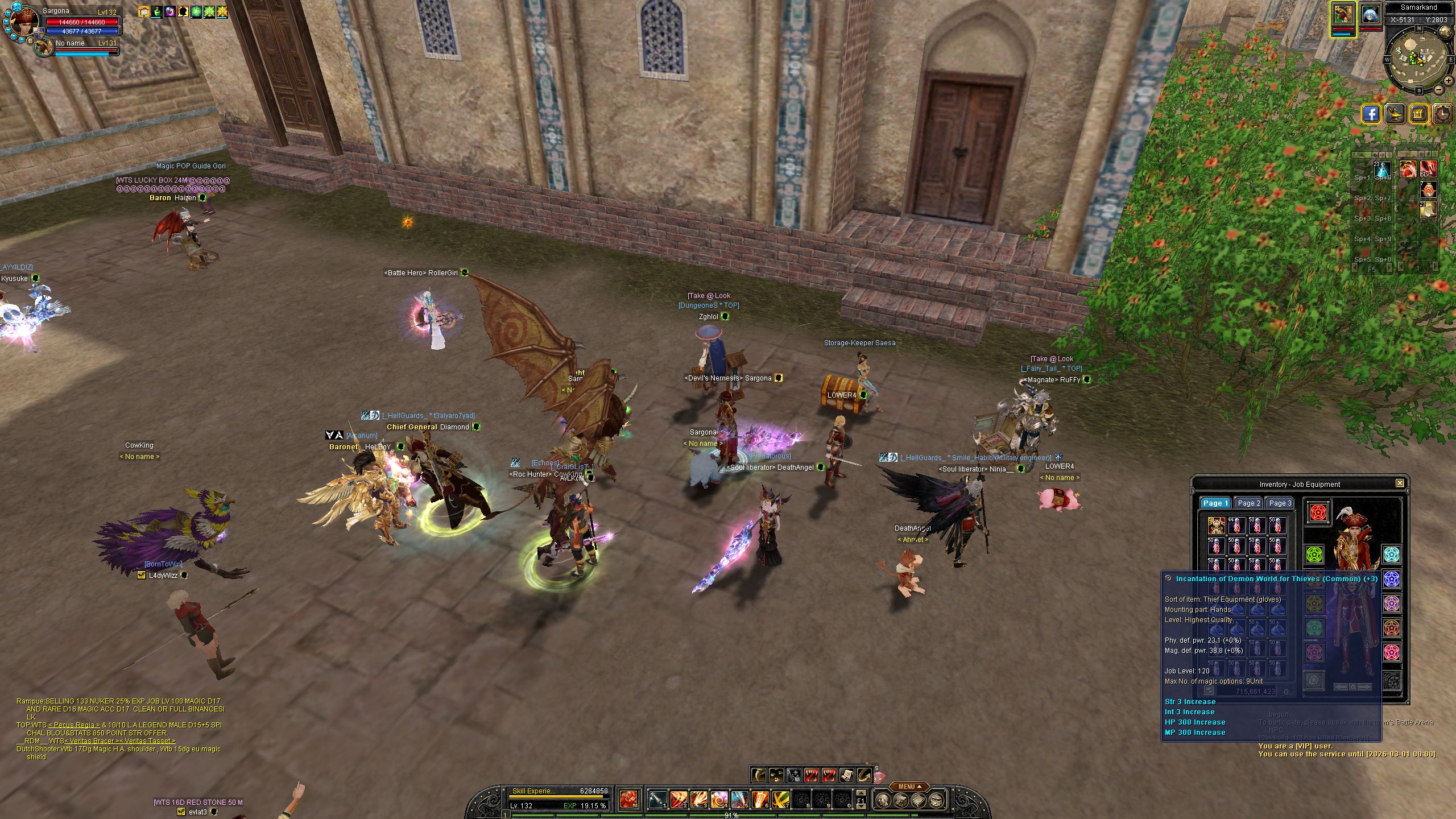Zoom out the minimap with minus button
This screenshot has width=1456, height=819.
point(1440,90)
